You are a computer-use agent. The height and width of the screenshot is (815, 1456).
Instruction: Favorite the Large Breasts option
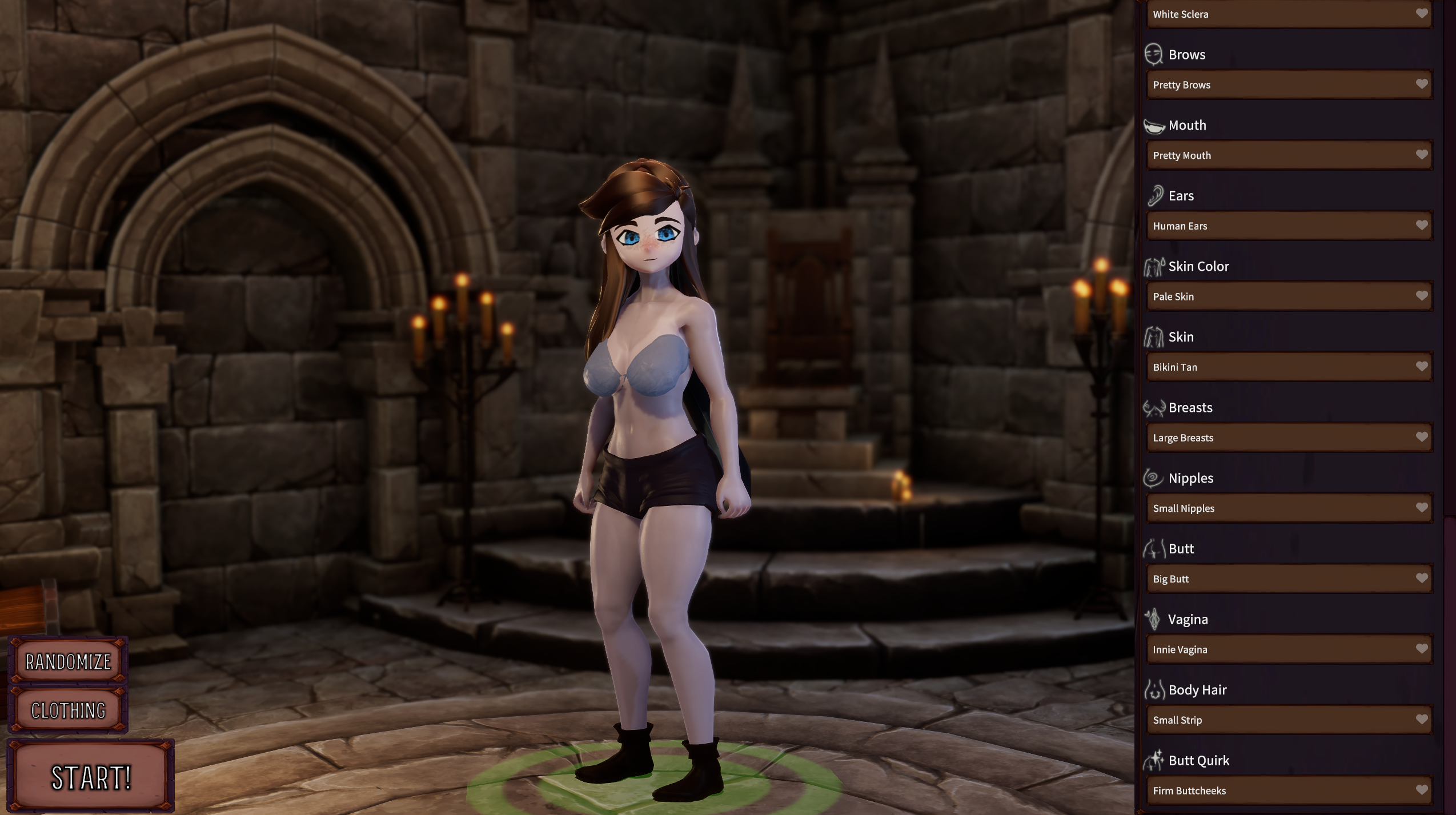click(1422, 437)
